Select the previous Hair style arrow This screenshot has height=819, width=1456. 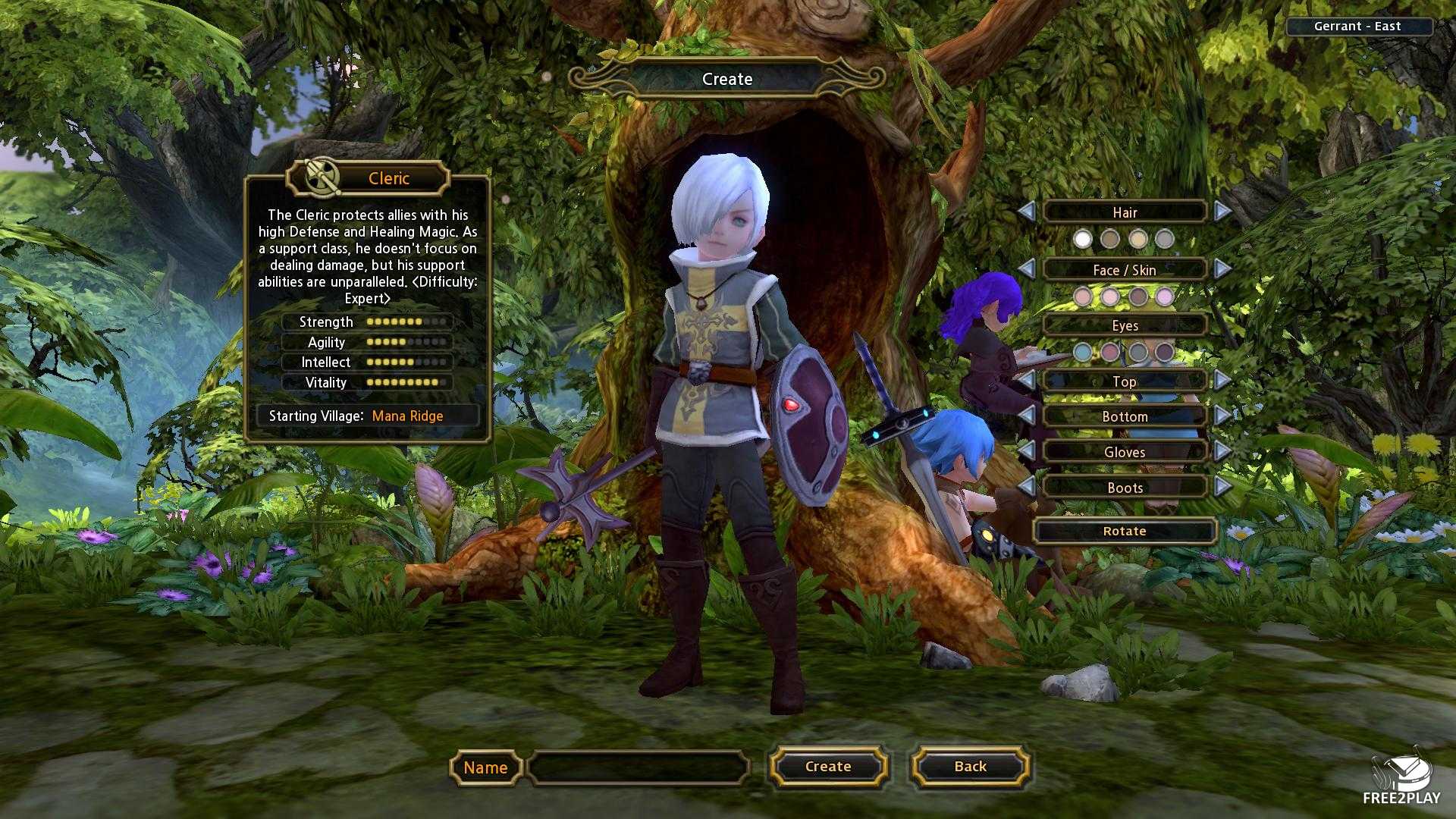pos(1026,212)
